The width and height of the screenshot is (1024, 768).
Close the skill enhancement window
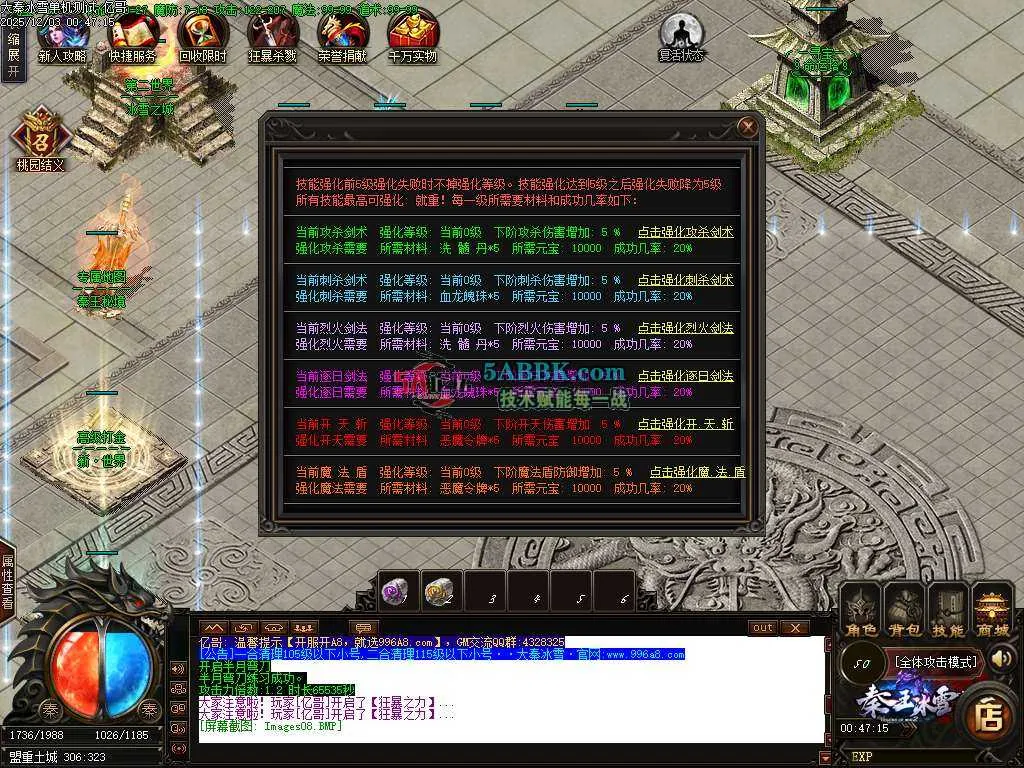tap(747, 127)
